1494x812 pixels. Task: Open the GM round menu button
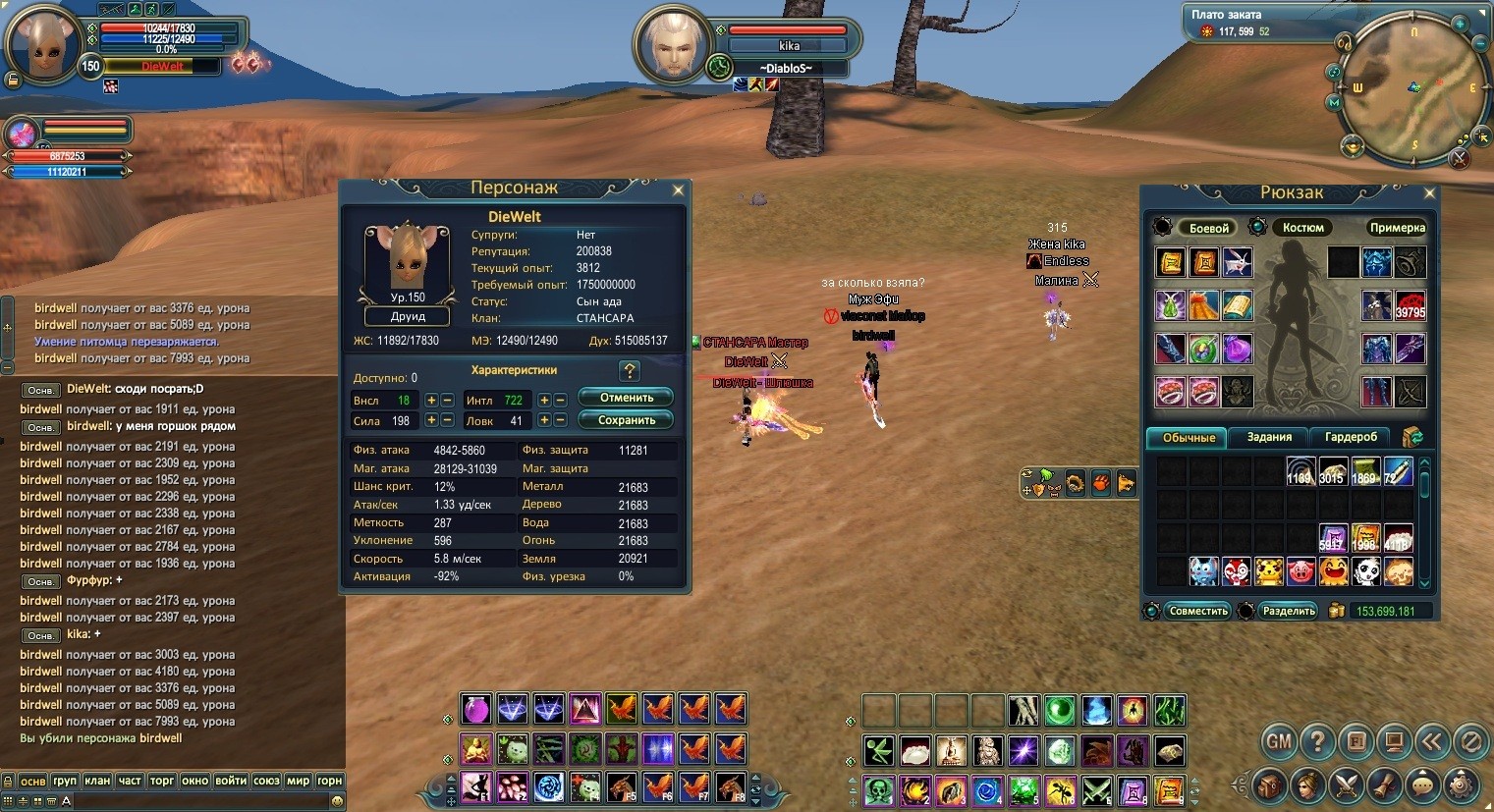click(x=1278, y=741)
